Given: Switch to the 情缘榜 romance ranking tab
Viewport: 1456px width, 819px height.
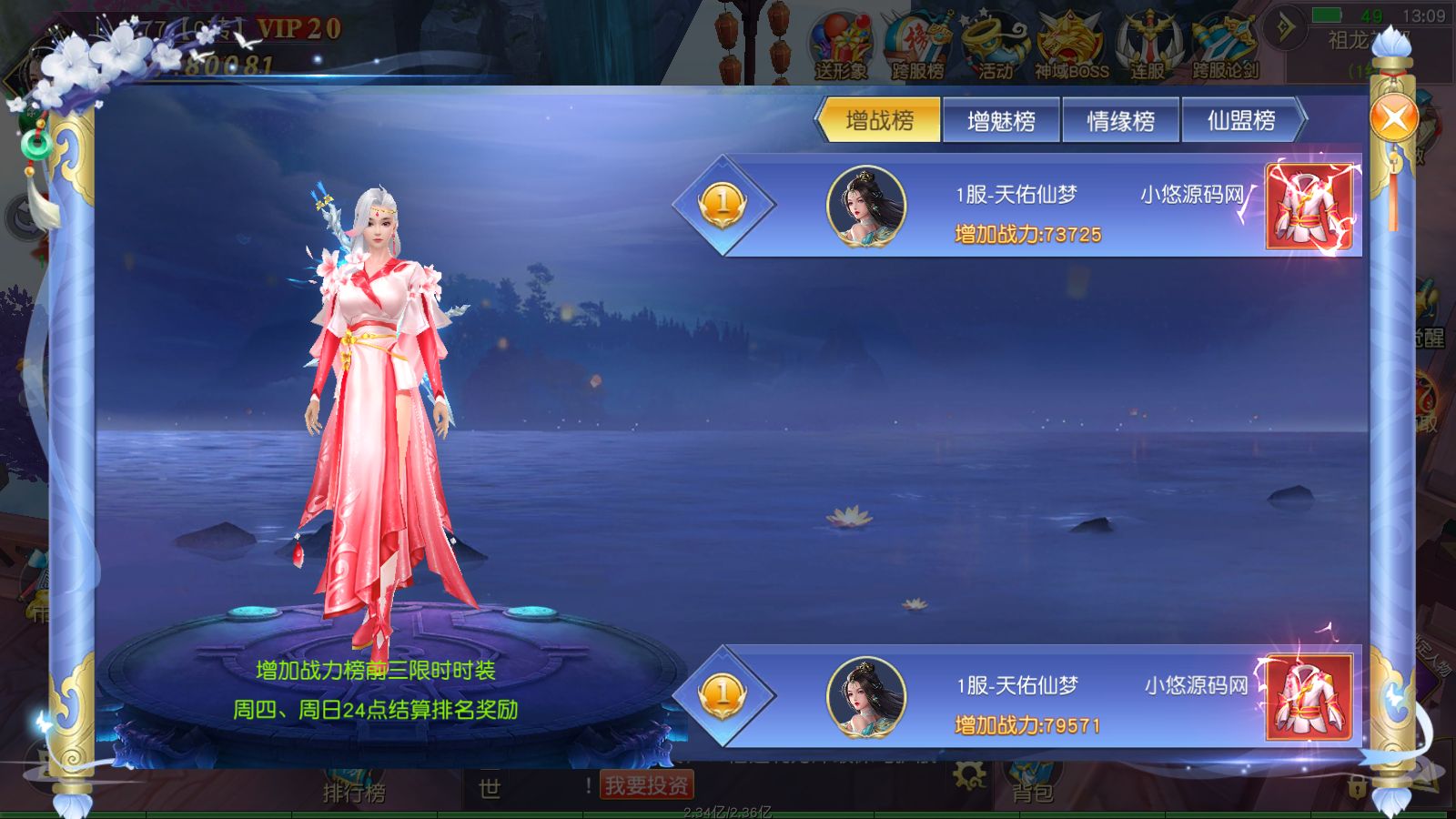Looking at the screenshot, I should pyautogui.click(x=1121, y=119).
